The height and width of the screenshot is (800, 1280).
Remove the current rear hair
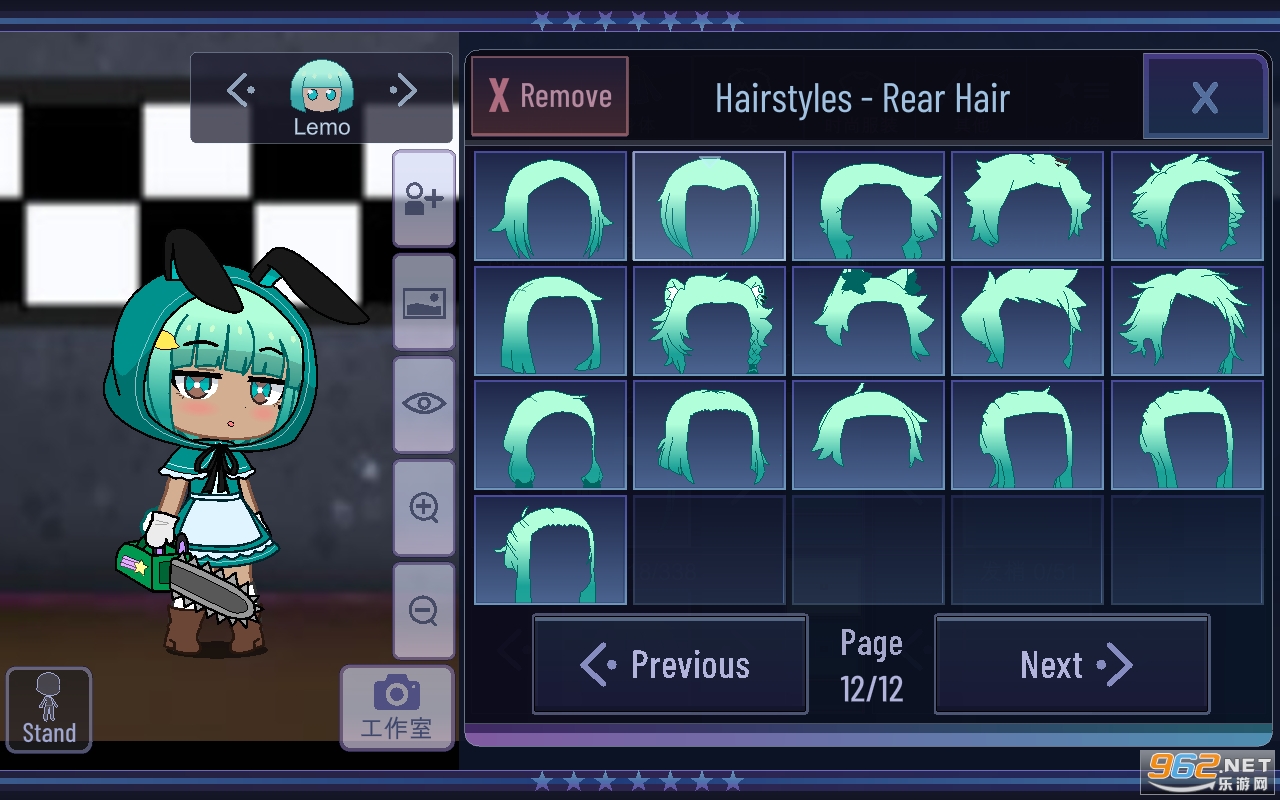coord(550,96)
